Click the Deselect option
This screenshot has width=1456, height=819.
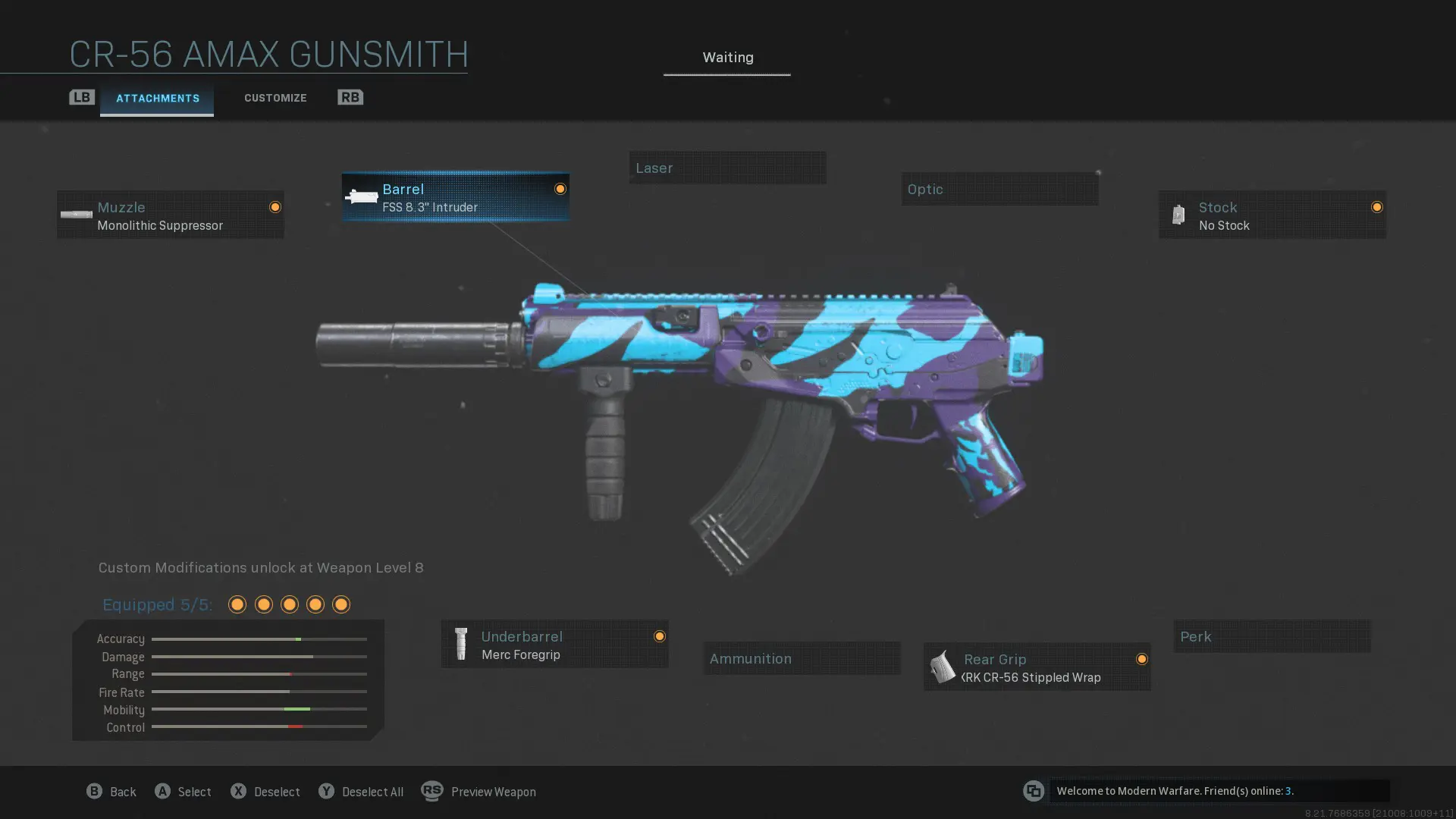click(x=265, y=792)
